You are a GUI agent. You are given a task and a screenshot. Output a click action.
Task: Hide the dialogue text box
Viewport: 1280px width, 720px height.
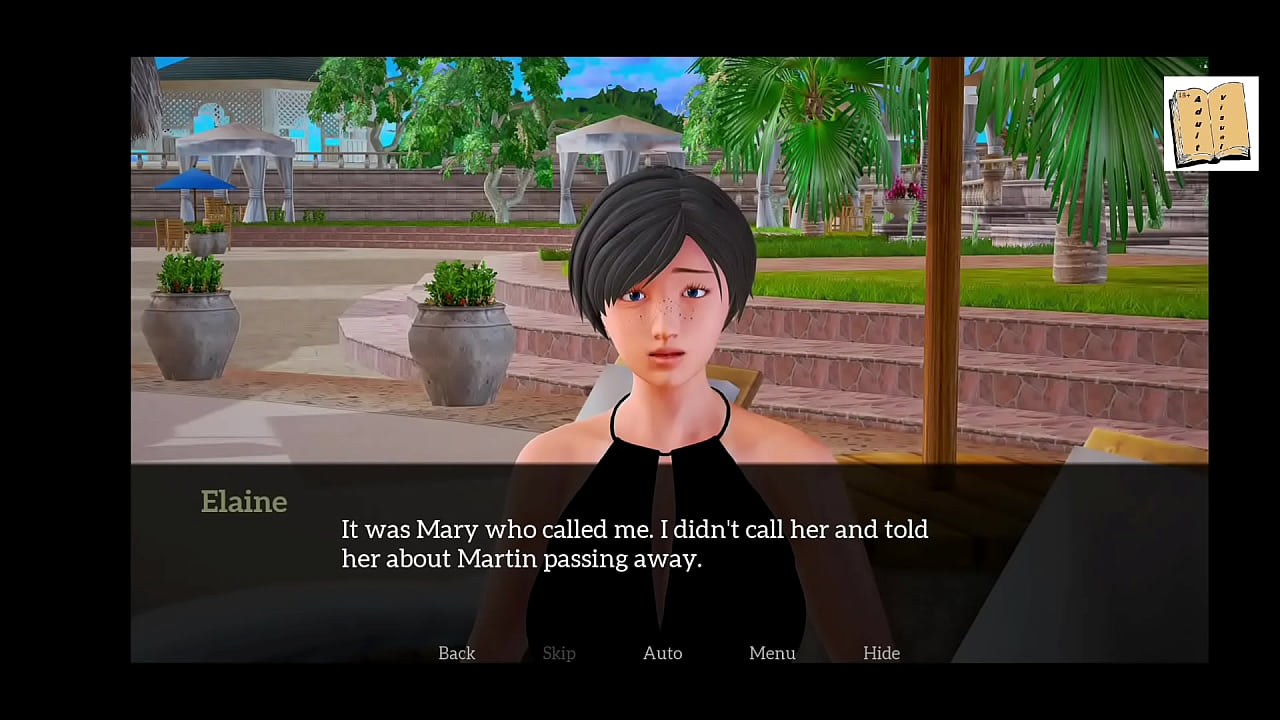pos(881,653)
